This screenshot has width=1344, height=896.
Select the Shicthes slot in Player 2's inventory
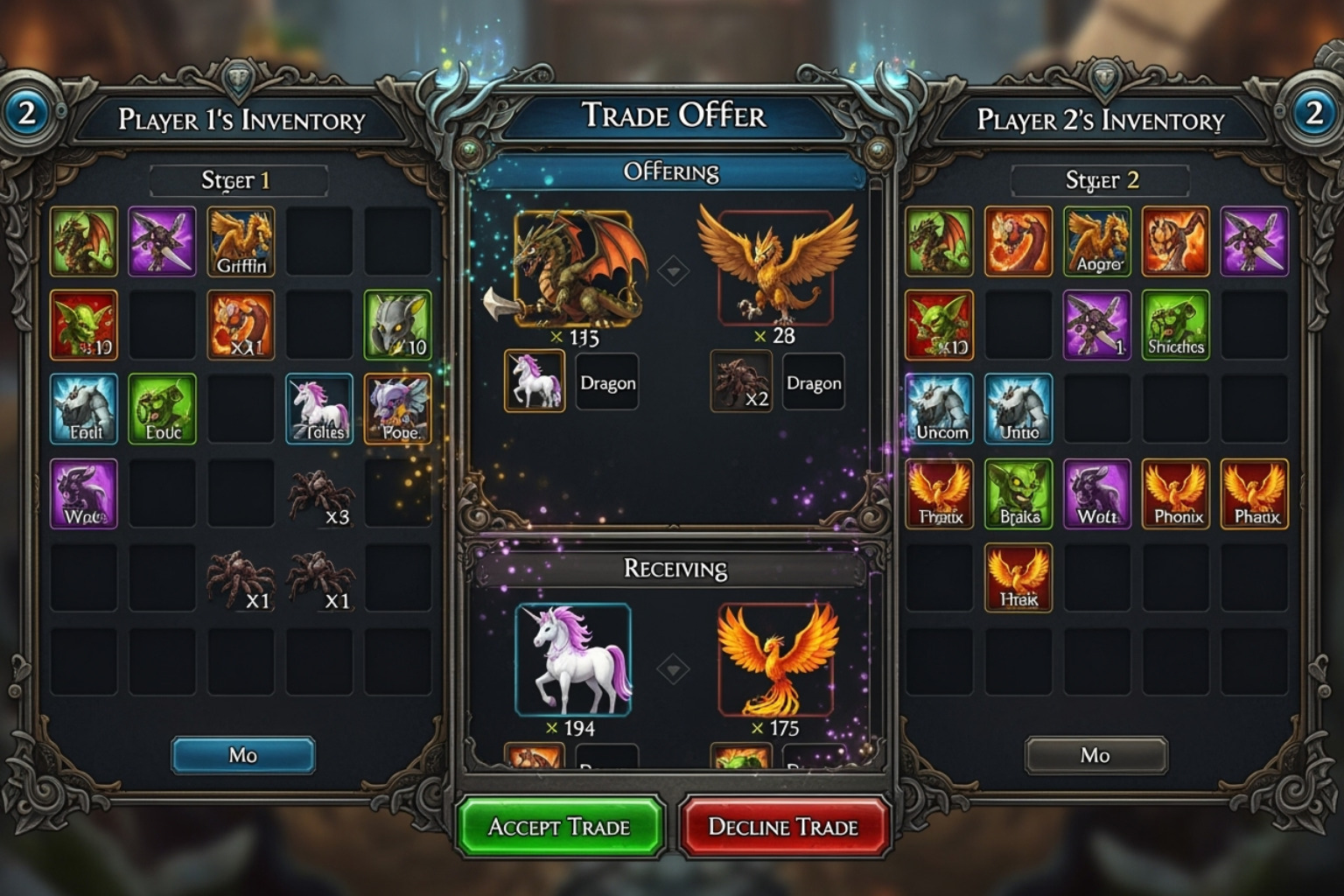[x=1175, y=325]
